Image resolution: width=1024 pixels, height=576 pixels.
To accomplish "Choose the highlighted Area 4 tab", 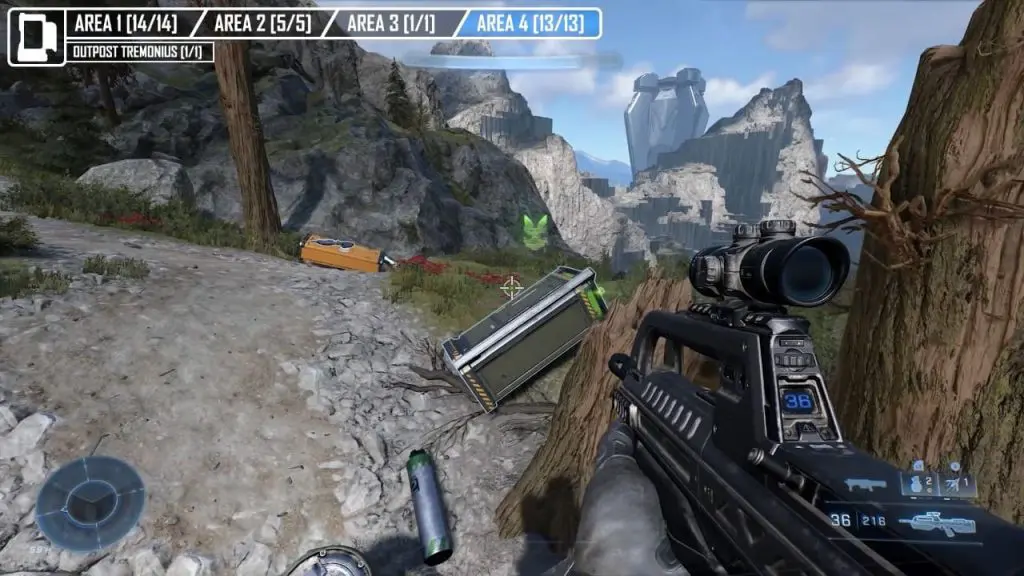I will click(530, 23).
